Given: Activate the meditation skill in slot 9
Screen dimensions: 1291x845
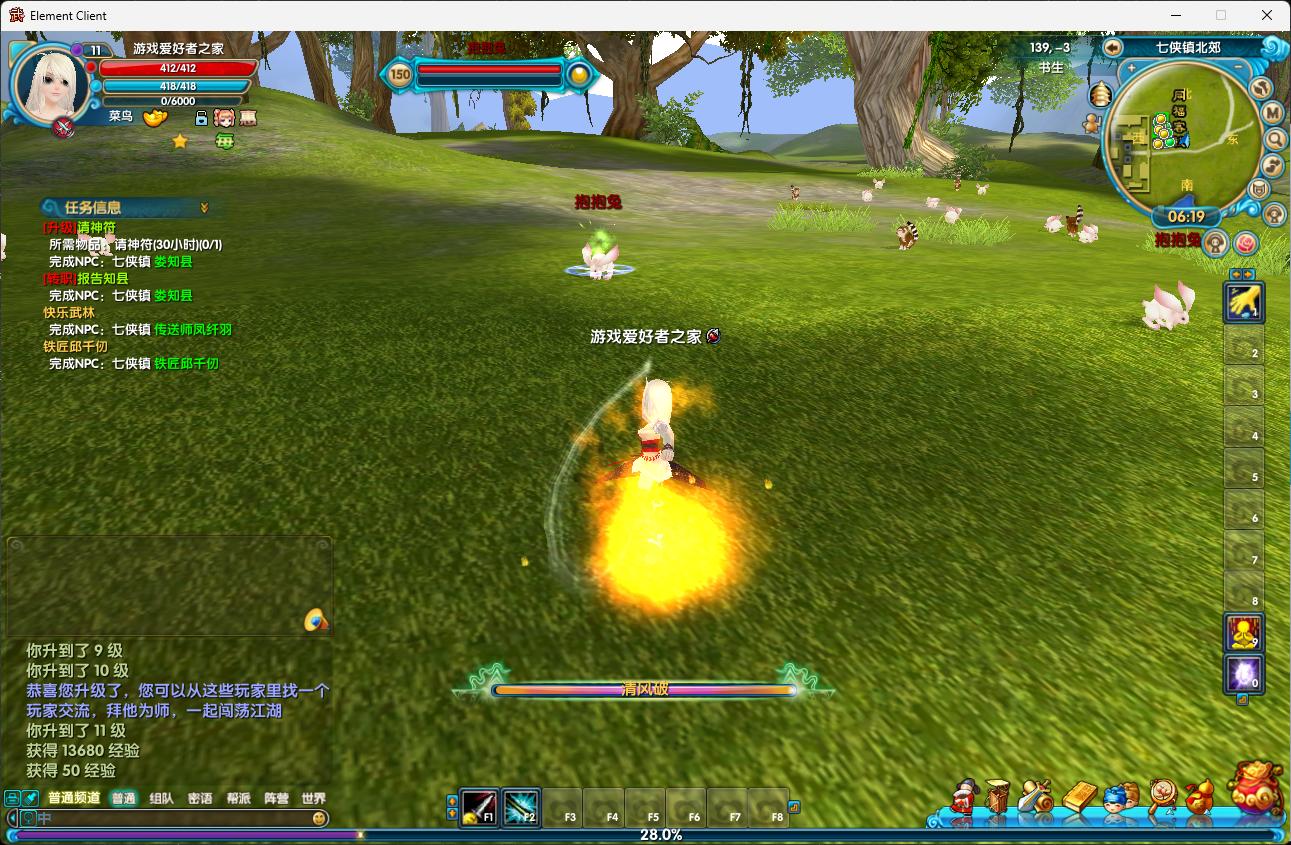Looking at the screenshot, I should [x=1244, y=632].
